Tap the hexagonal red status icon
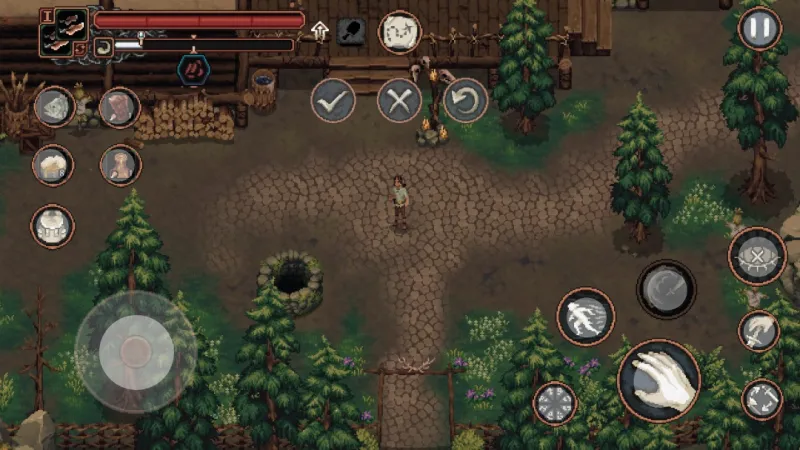 tap(193, 69)
